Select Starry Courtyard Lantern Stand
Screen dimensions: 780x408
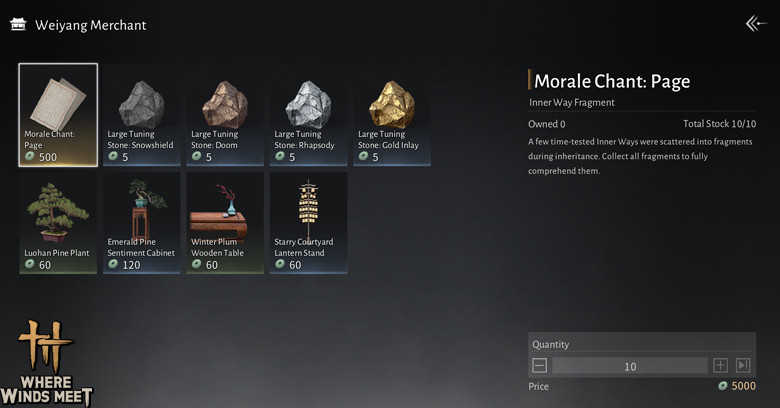point(308,222)
